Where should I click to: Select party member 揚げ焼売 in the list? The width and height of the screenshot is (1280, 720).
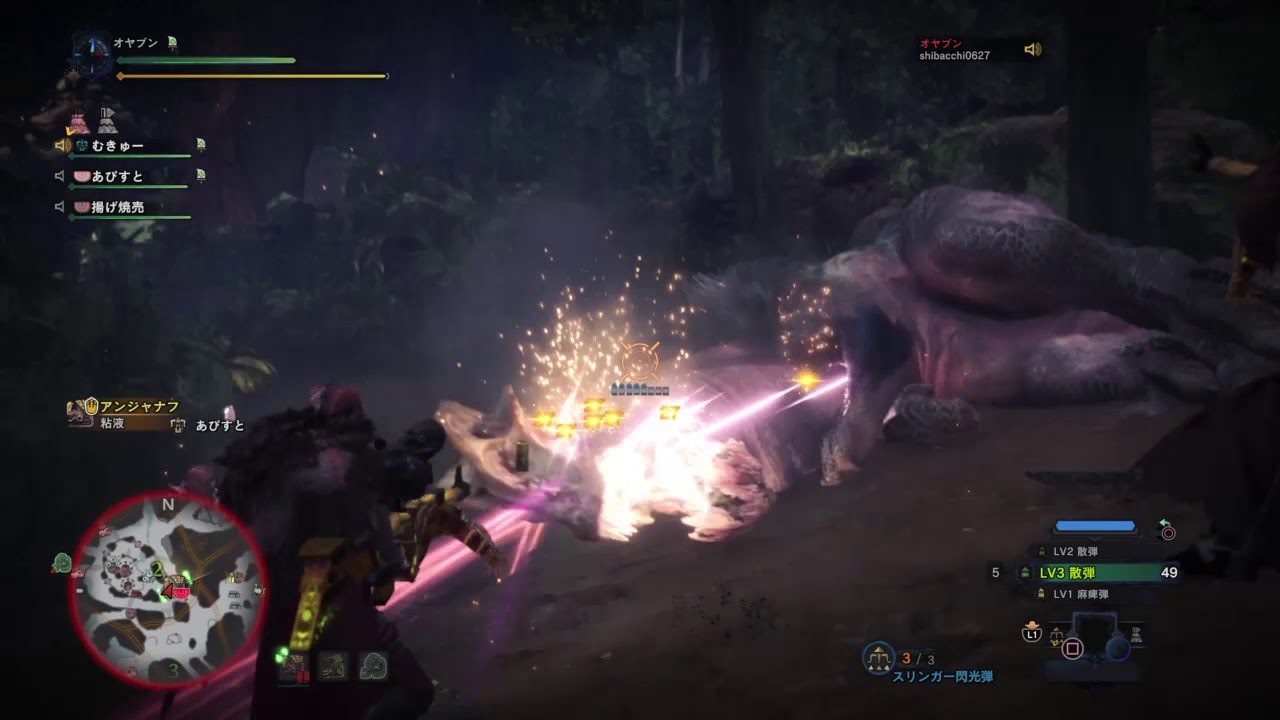(118, 207)
